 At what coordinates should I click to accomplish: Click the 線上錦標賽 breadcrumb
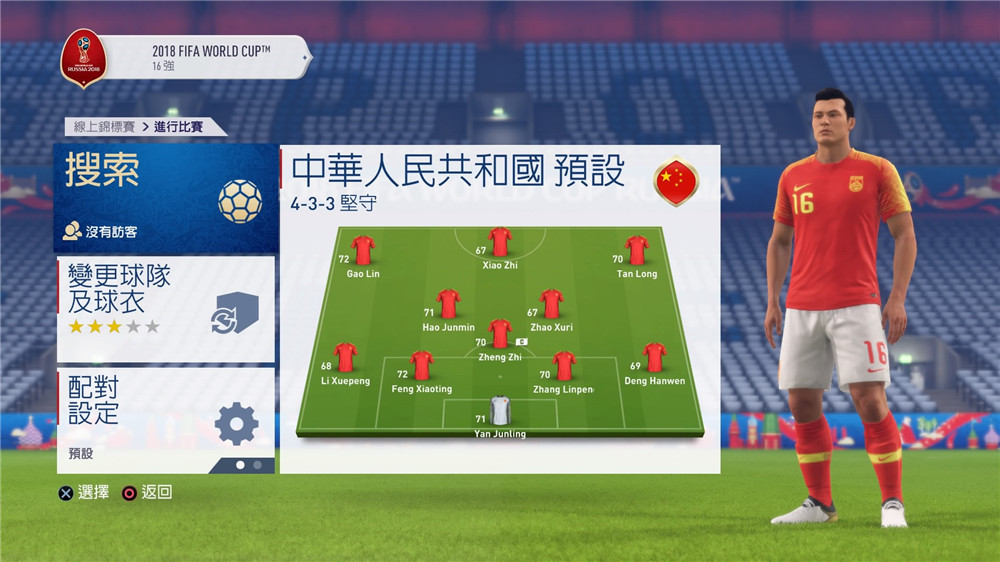click(102, 127)
